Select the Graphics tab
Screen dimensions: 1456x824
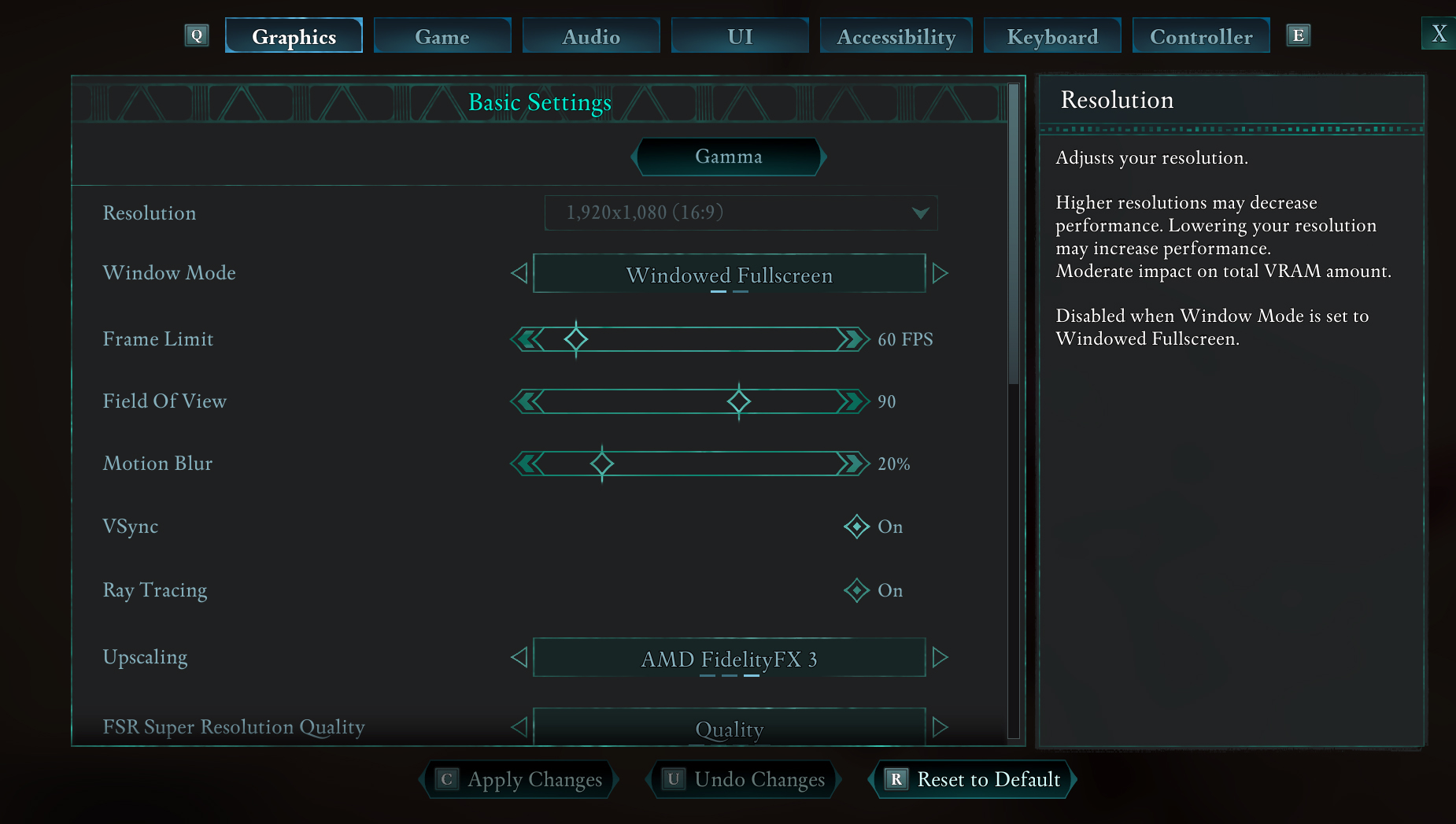[294, 36]
